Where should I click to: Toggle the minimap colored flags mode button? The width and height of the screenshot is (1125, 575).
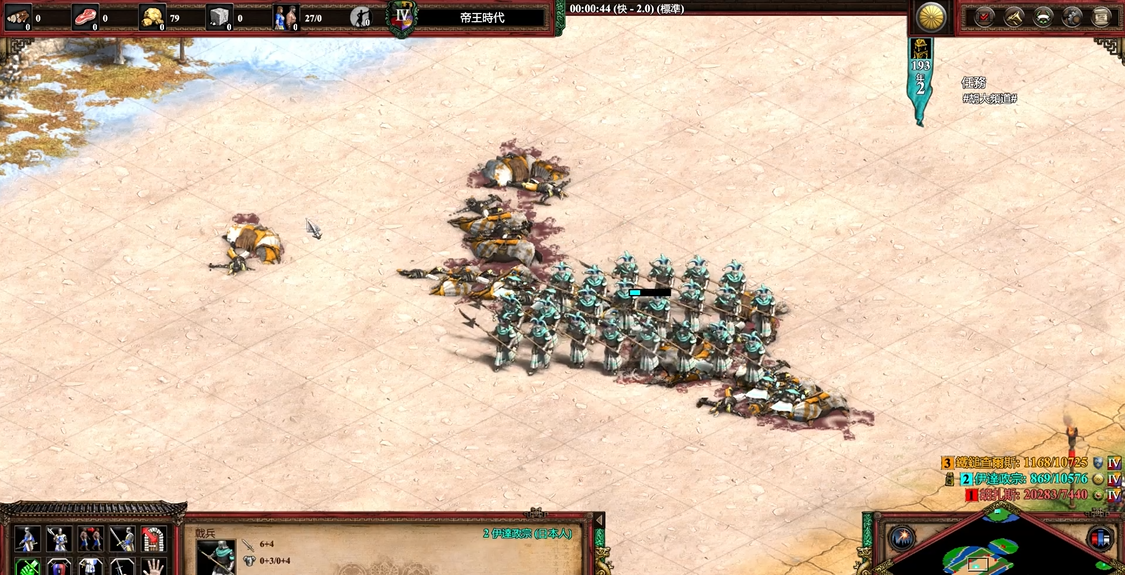point(1100,538)
